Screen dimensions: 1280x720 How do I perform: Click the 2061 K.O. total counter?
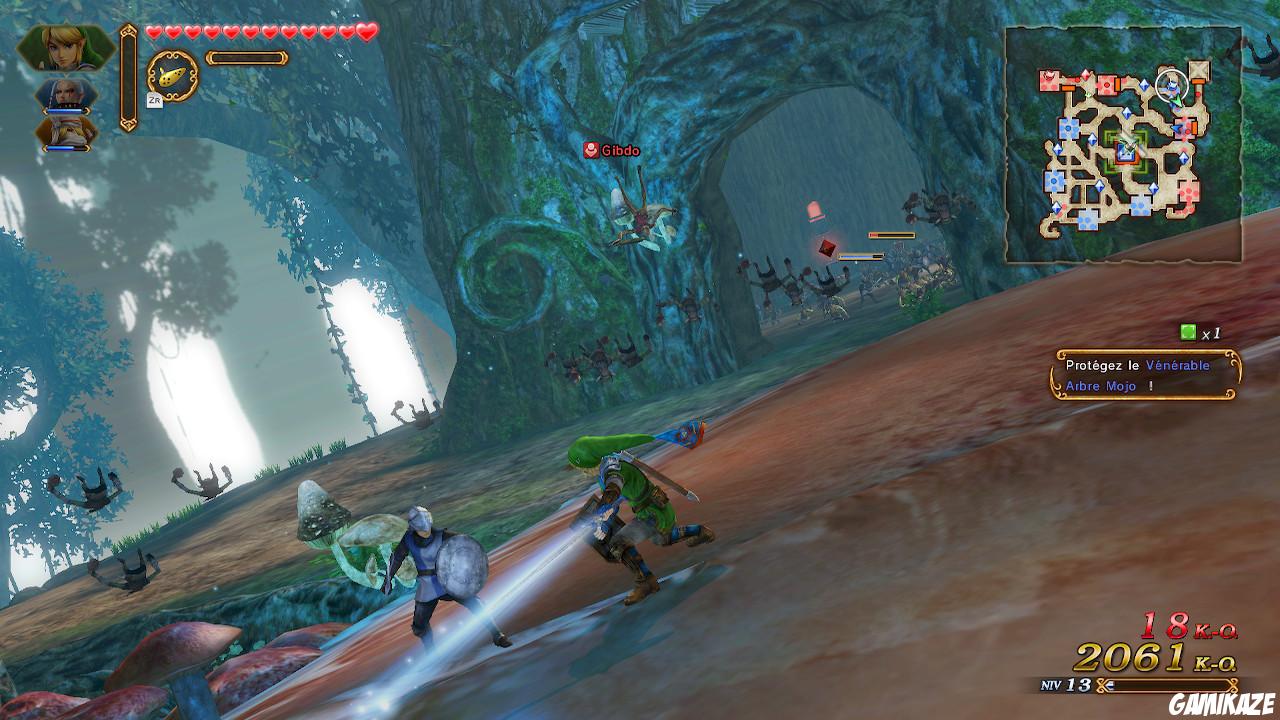1150,658
